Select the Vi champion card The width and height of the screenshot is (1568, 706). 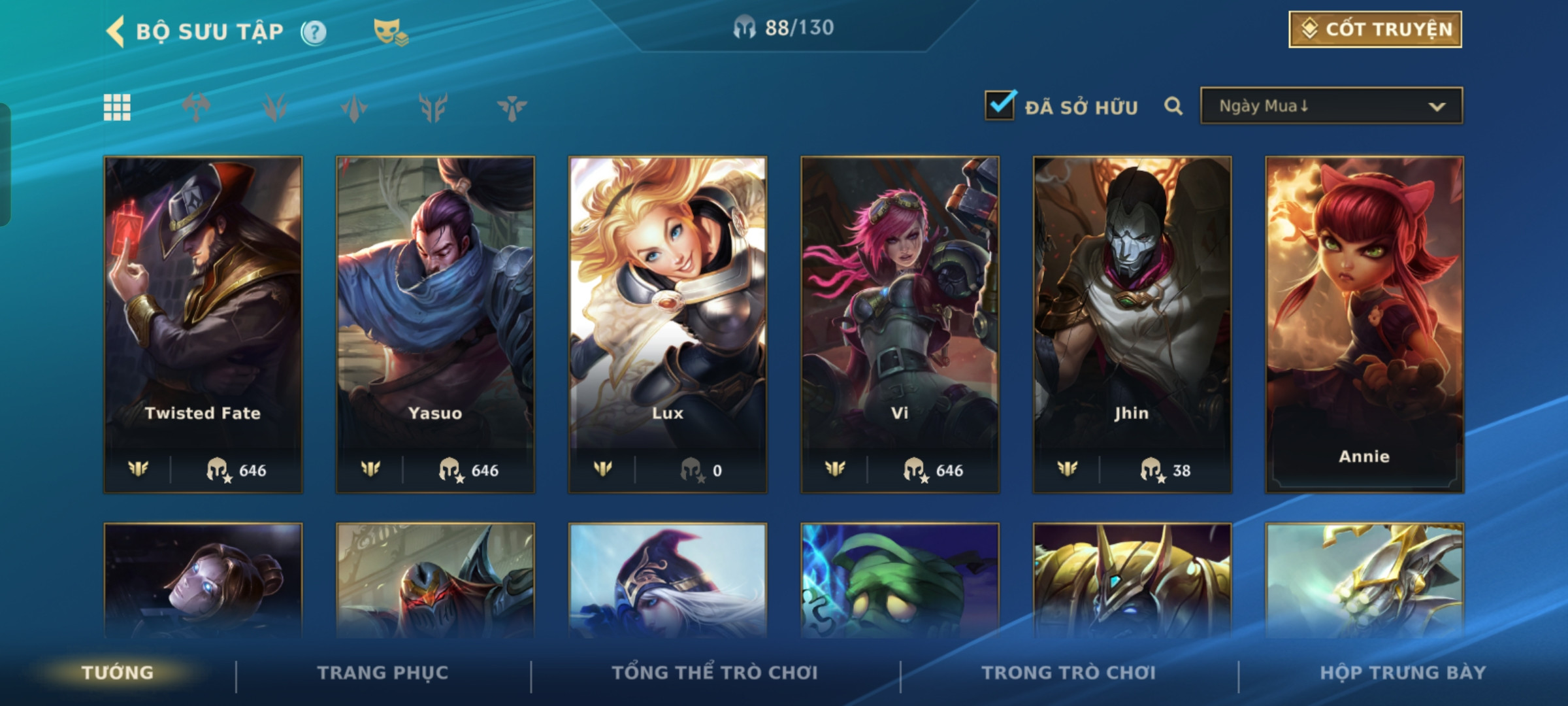pos(900,324)
